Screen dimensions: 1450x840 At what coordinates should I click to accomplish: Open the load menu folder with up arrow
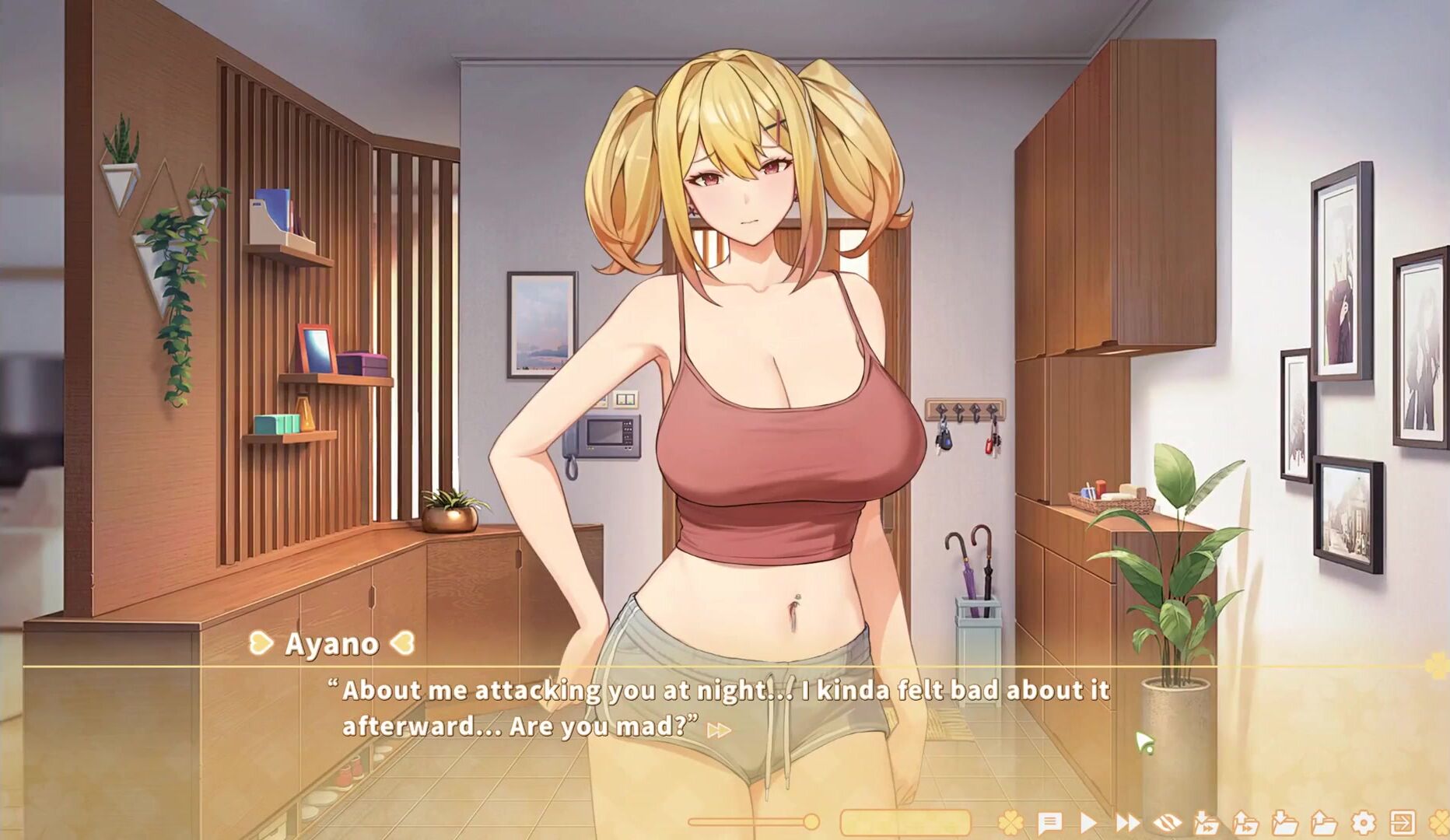[1323, 822]
